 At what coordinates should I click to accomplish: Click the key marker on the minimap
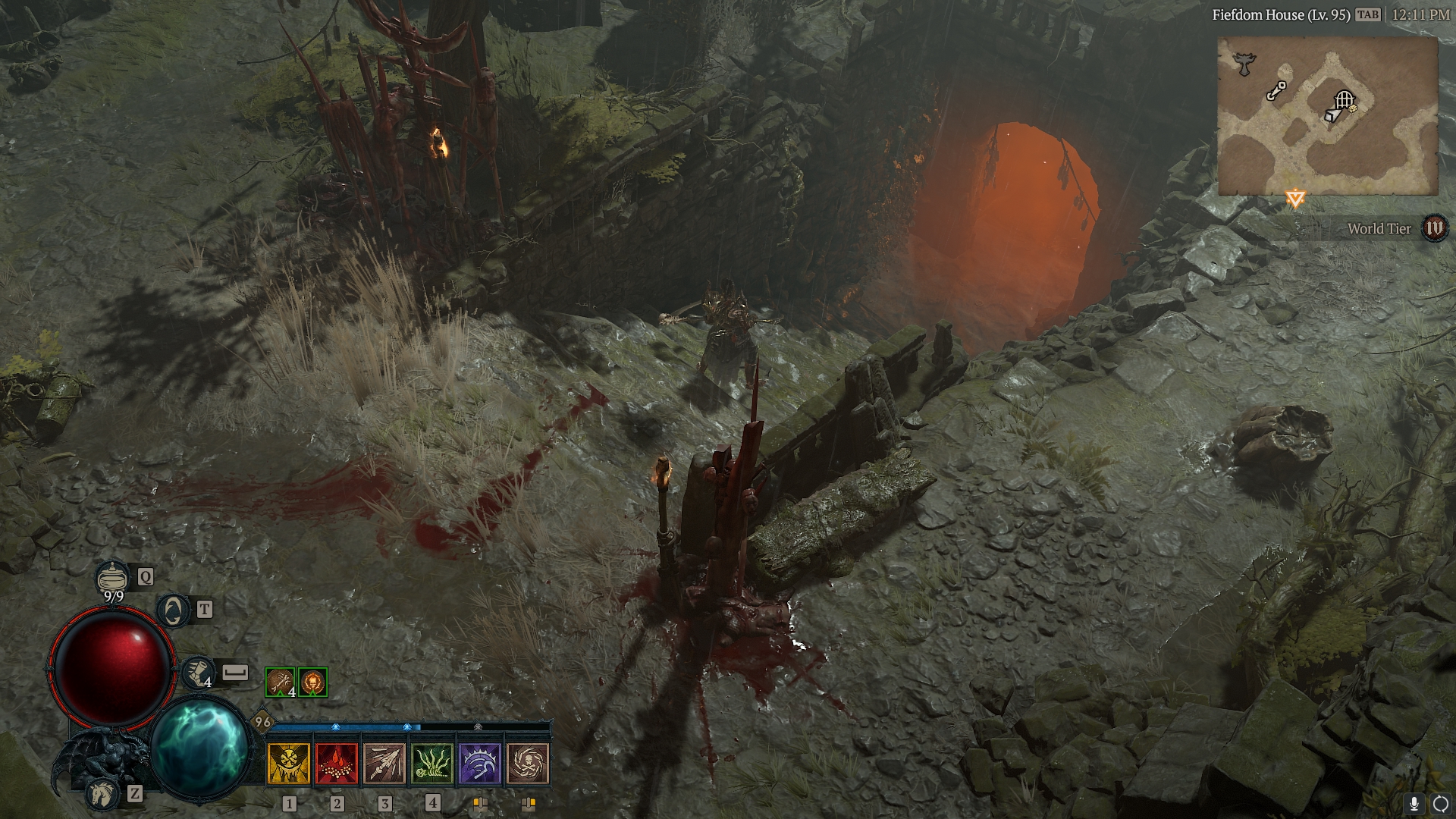[1276, 91]
